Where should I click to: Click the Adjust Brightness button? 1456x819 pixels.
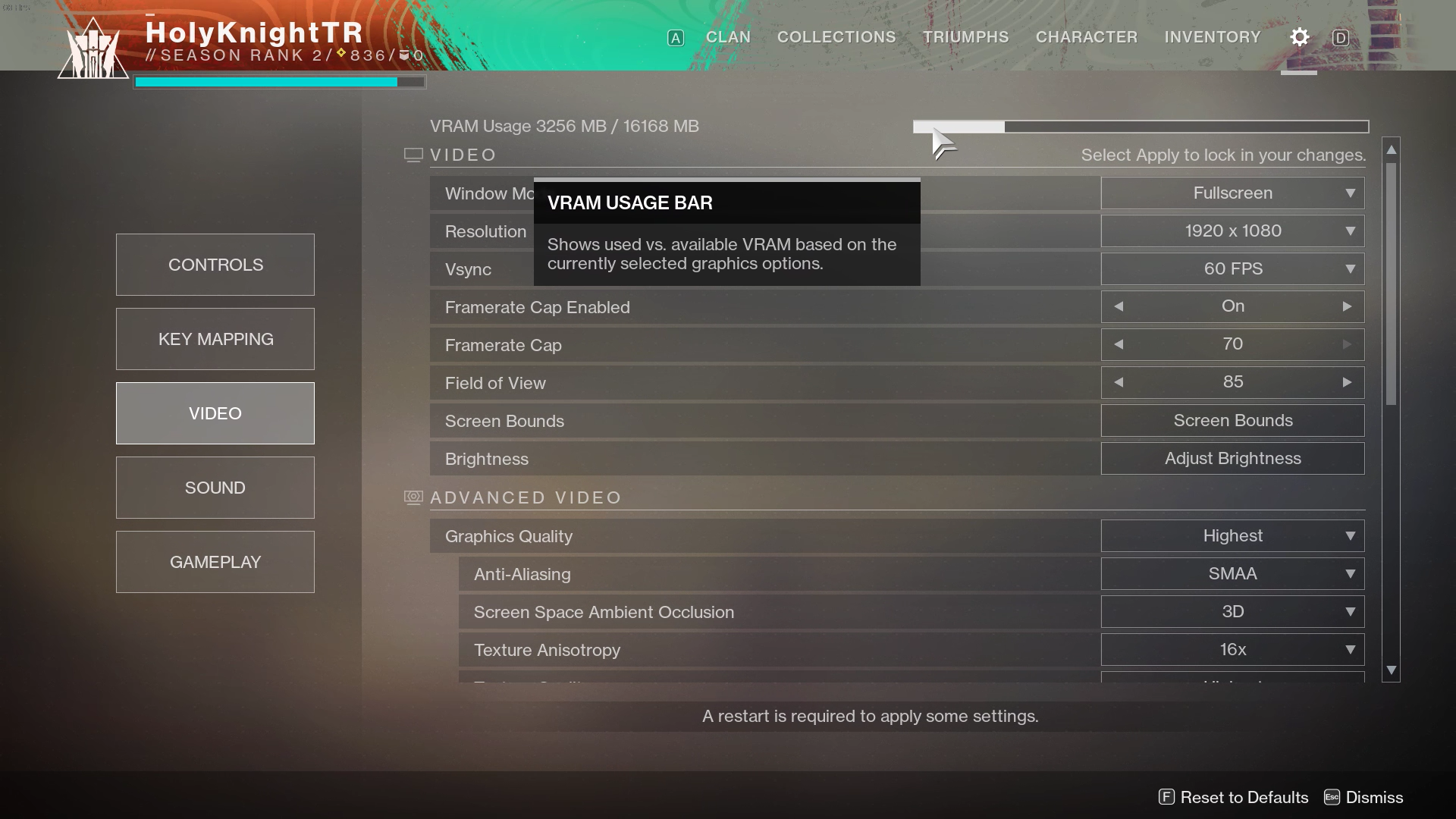(x=1232, y=459)
